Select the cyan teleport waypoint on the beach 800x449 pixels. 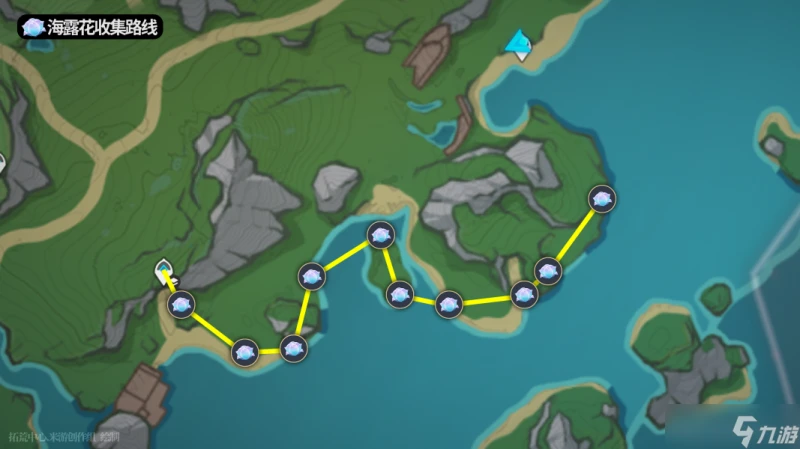[x=518, y=44]
